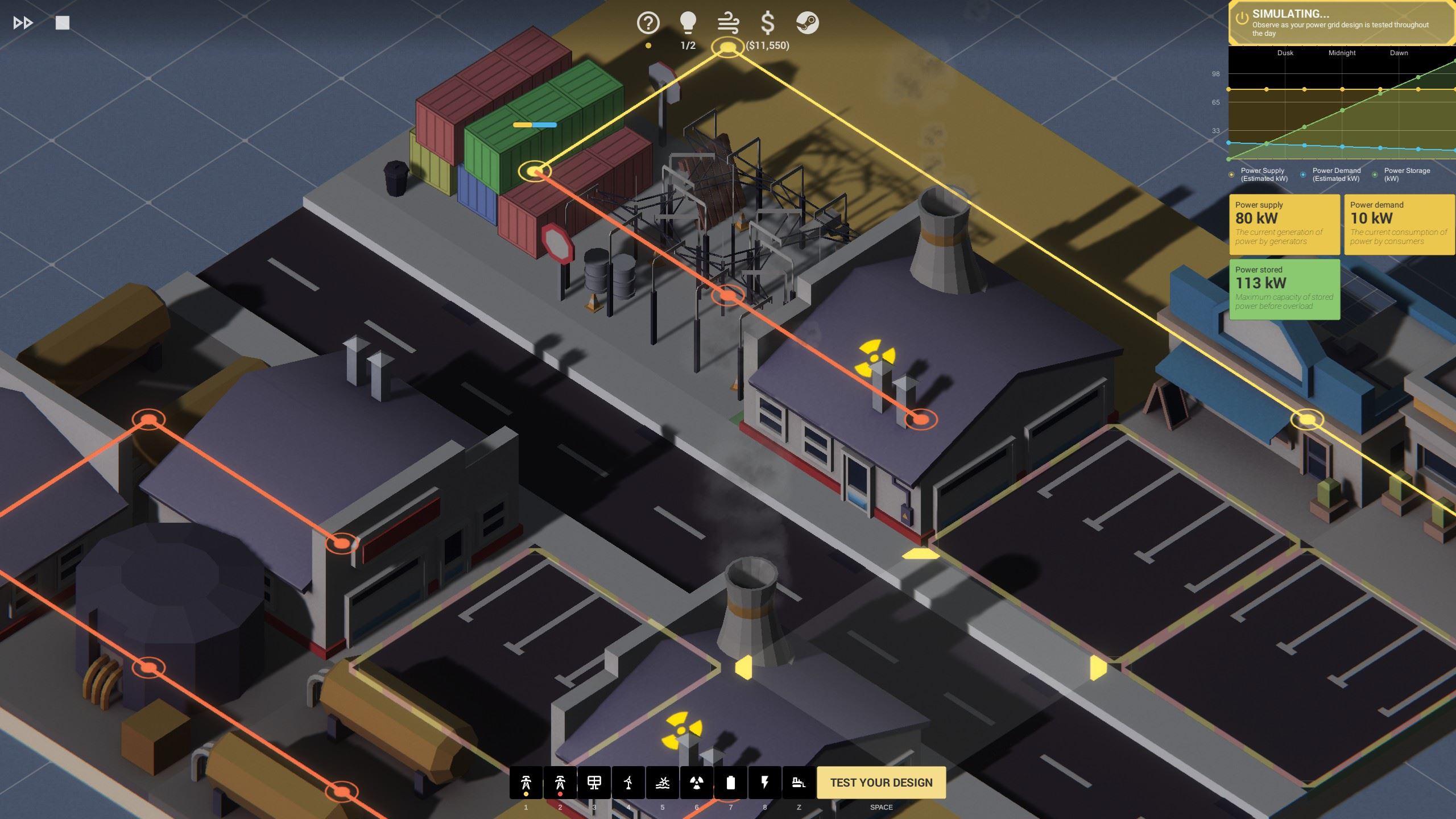Open the Power stored info card

click(x=1284, y=289)
